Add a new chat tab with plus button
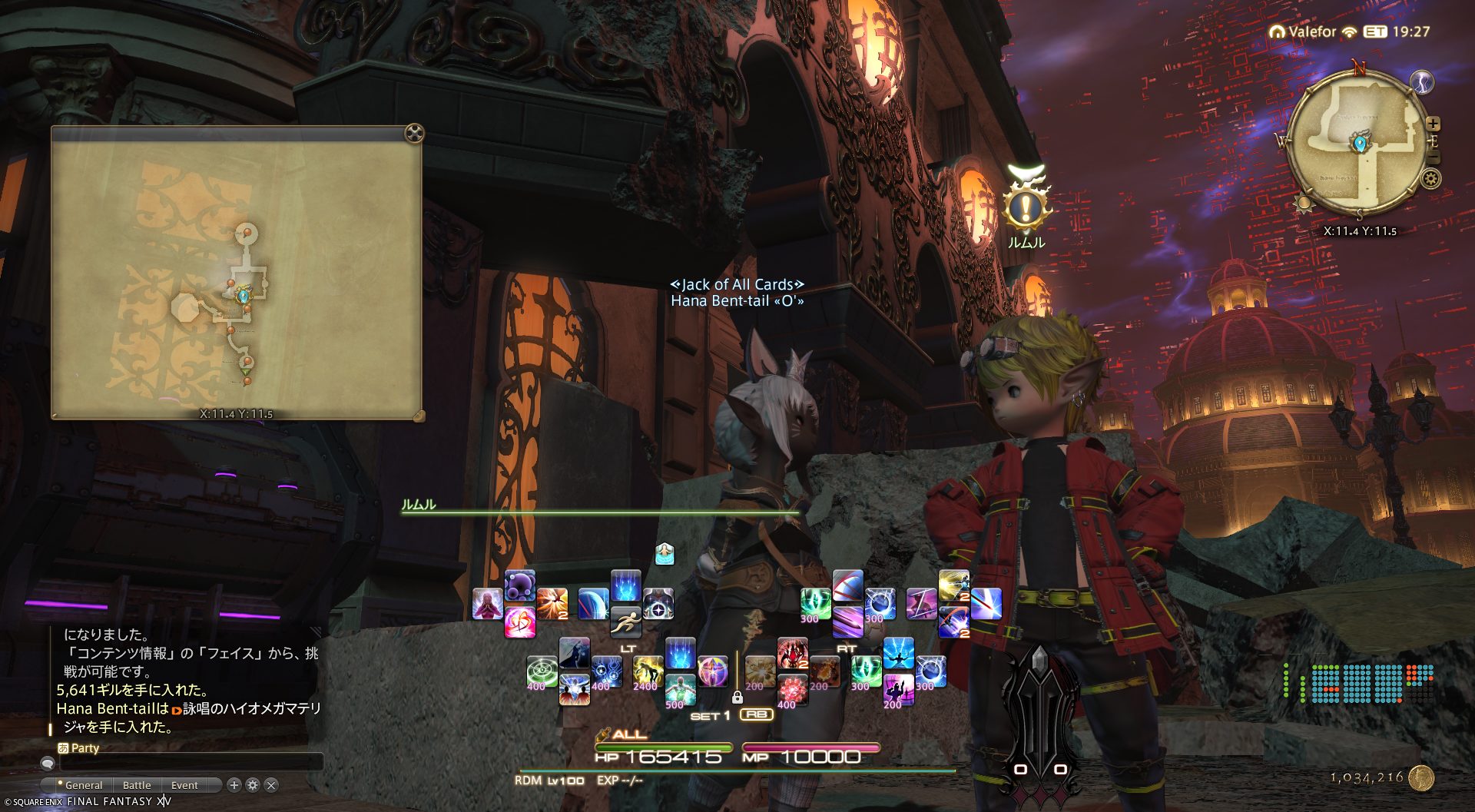Image resolution: width=1475 pixels, height=812 pixels. coord(234,785)
